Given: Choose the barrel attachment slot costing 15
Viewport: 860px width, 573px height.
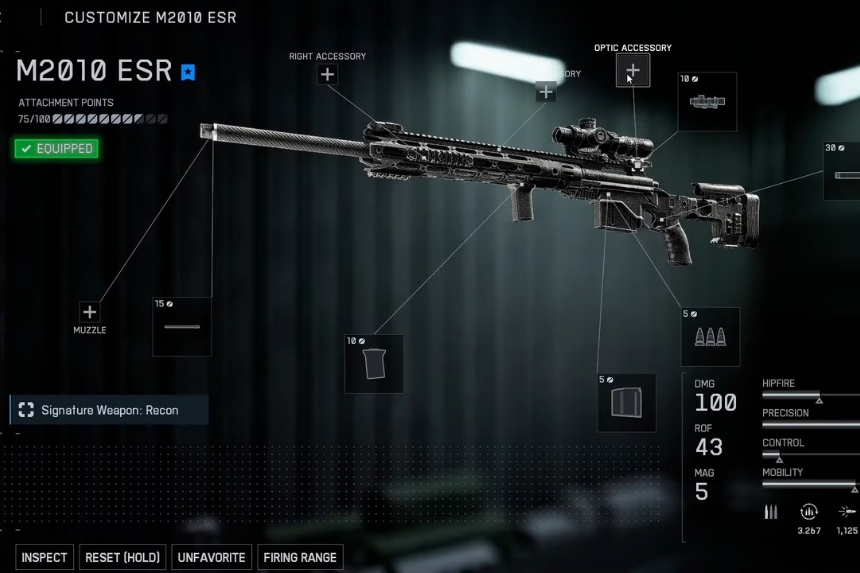Looking at the screenshot, I should [x=182, y=326].
